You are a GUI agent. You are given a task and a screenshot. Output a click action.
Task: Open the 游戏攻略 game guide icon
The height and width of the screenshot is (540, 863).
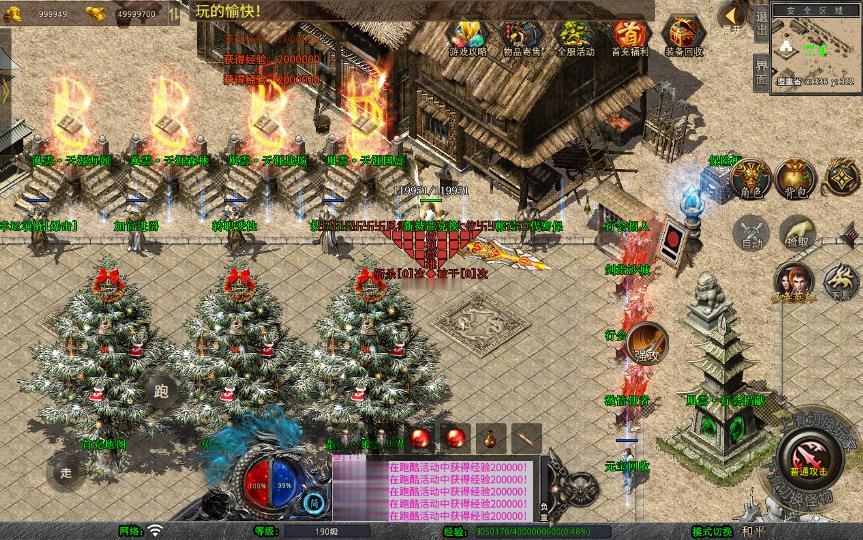pyautogui.click(x=468, y=37)
